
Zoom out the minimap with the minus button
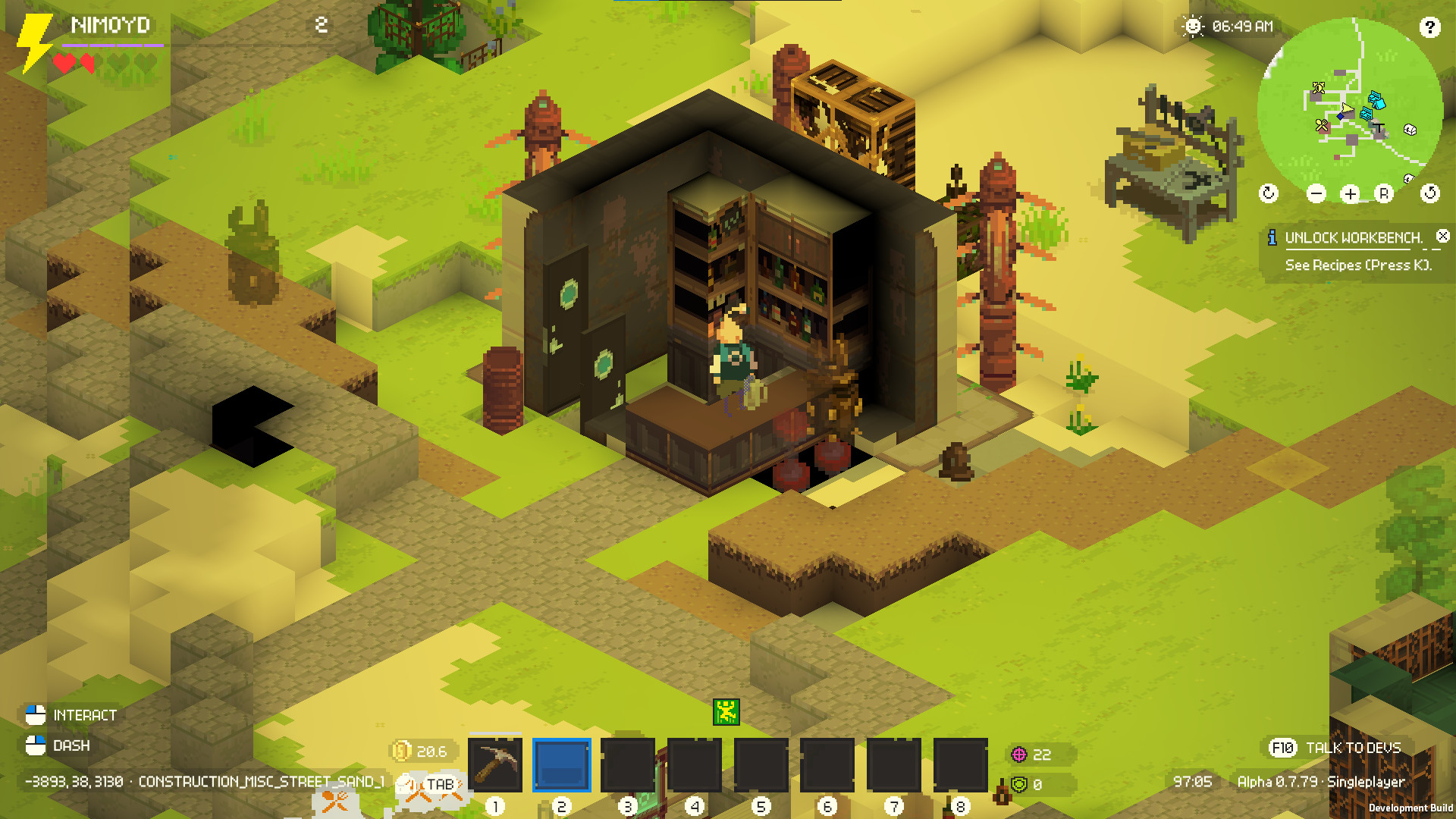1316,193
